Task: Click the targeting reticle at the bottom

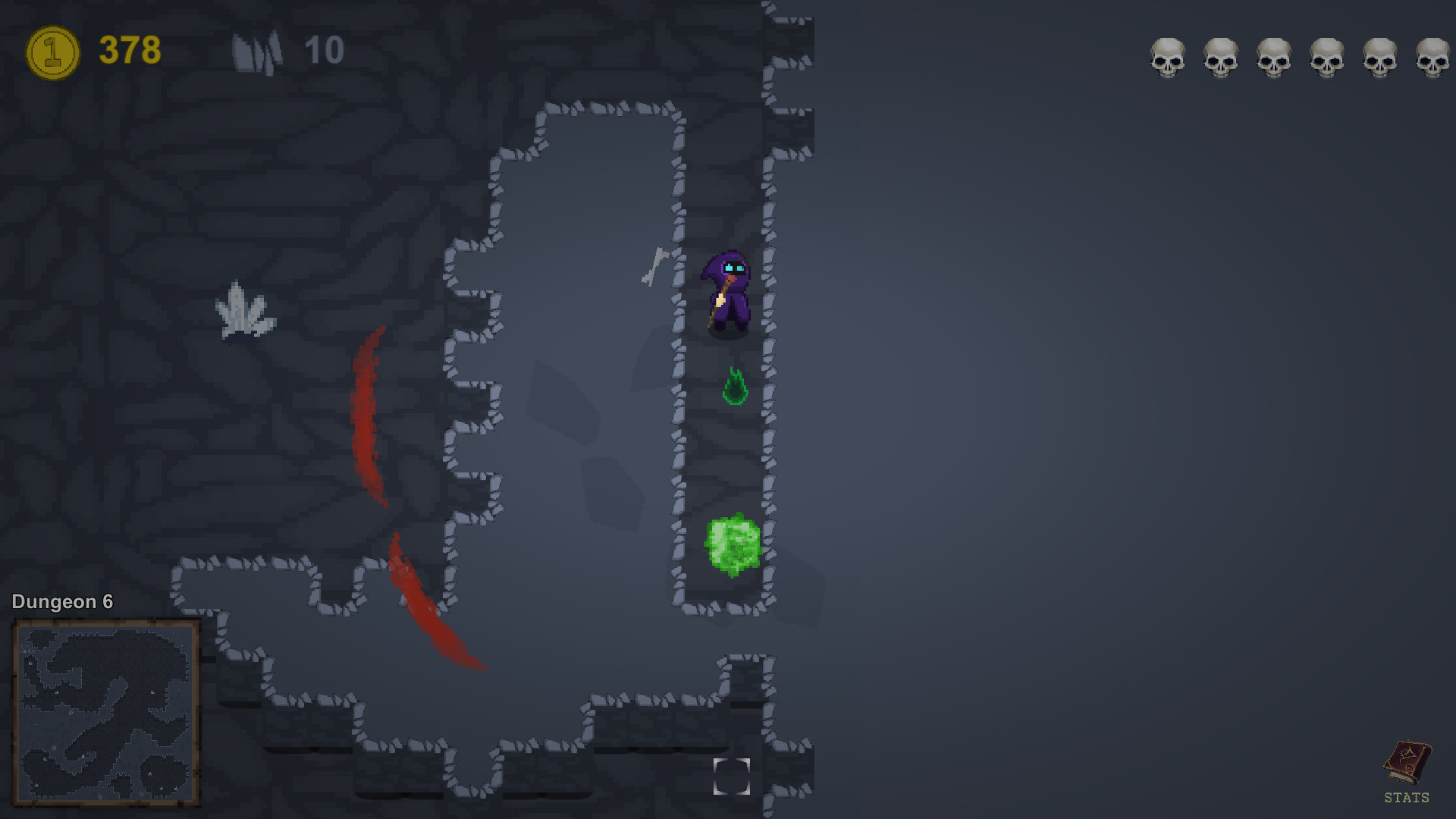Action: [x=732, y=777]
